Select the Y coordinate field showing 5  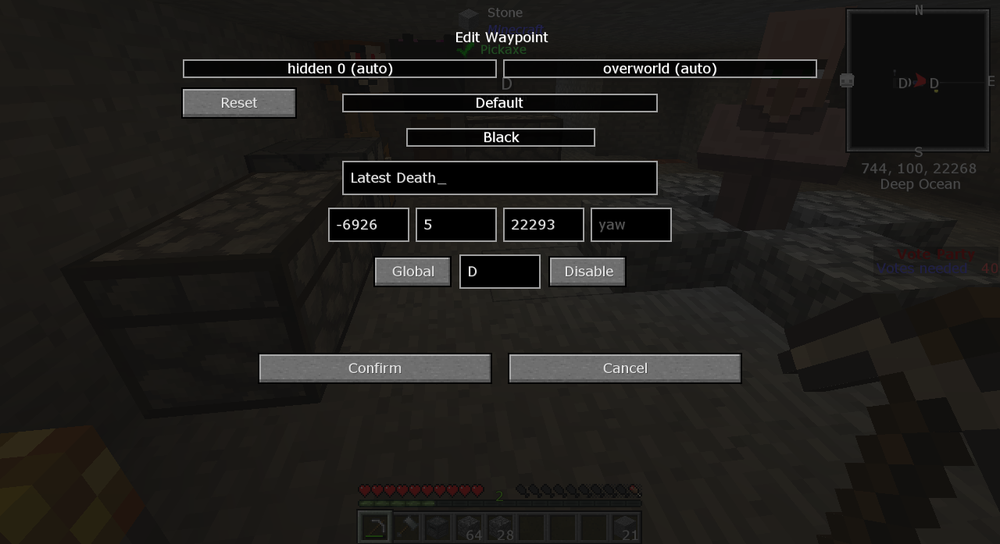point(456,225)
